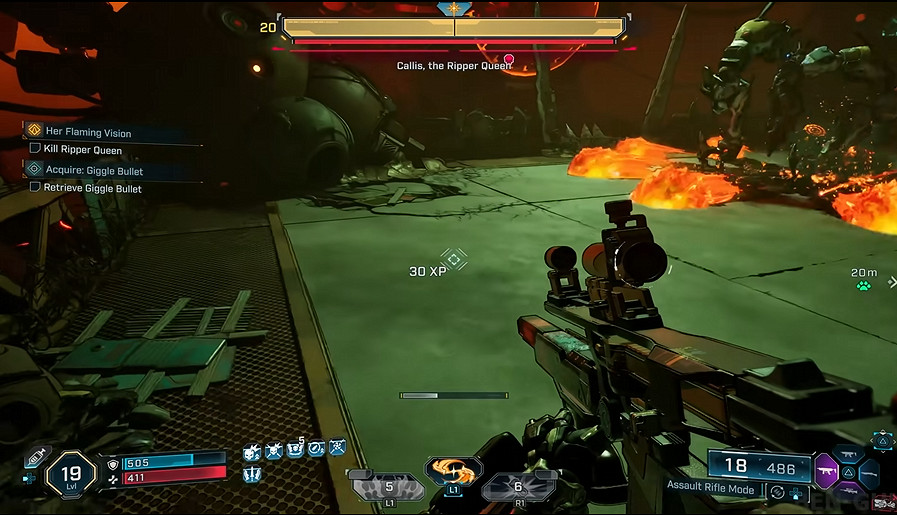Inspect the status effect icon stacked at 5
Viewport: 897px width, 515px height.
point(295,450)
